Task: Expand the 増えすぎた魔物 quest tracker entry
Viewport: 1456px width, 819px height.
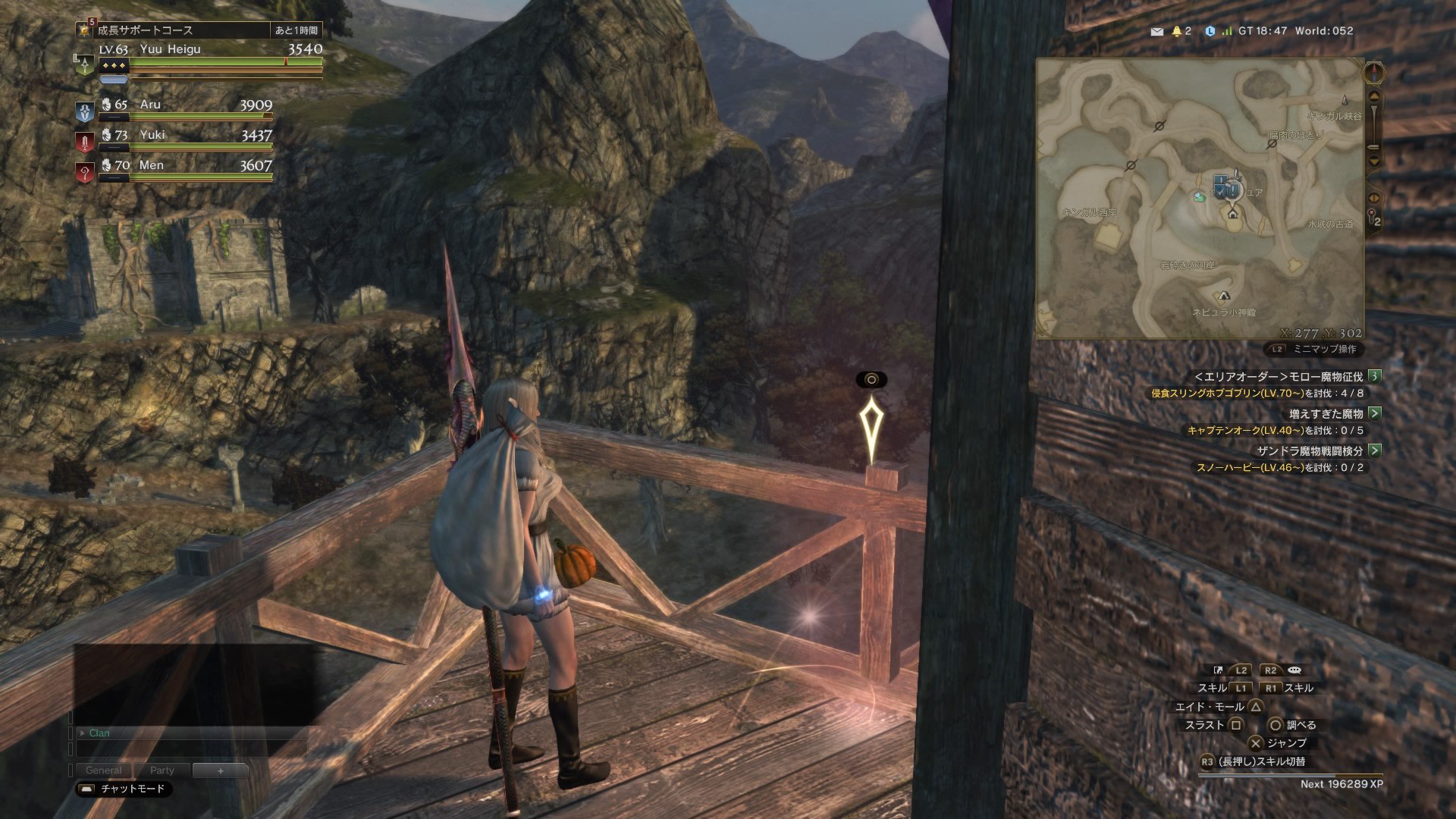Action: 1374,413
